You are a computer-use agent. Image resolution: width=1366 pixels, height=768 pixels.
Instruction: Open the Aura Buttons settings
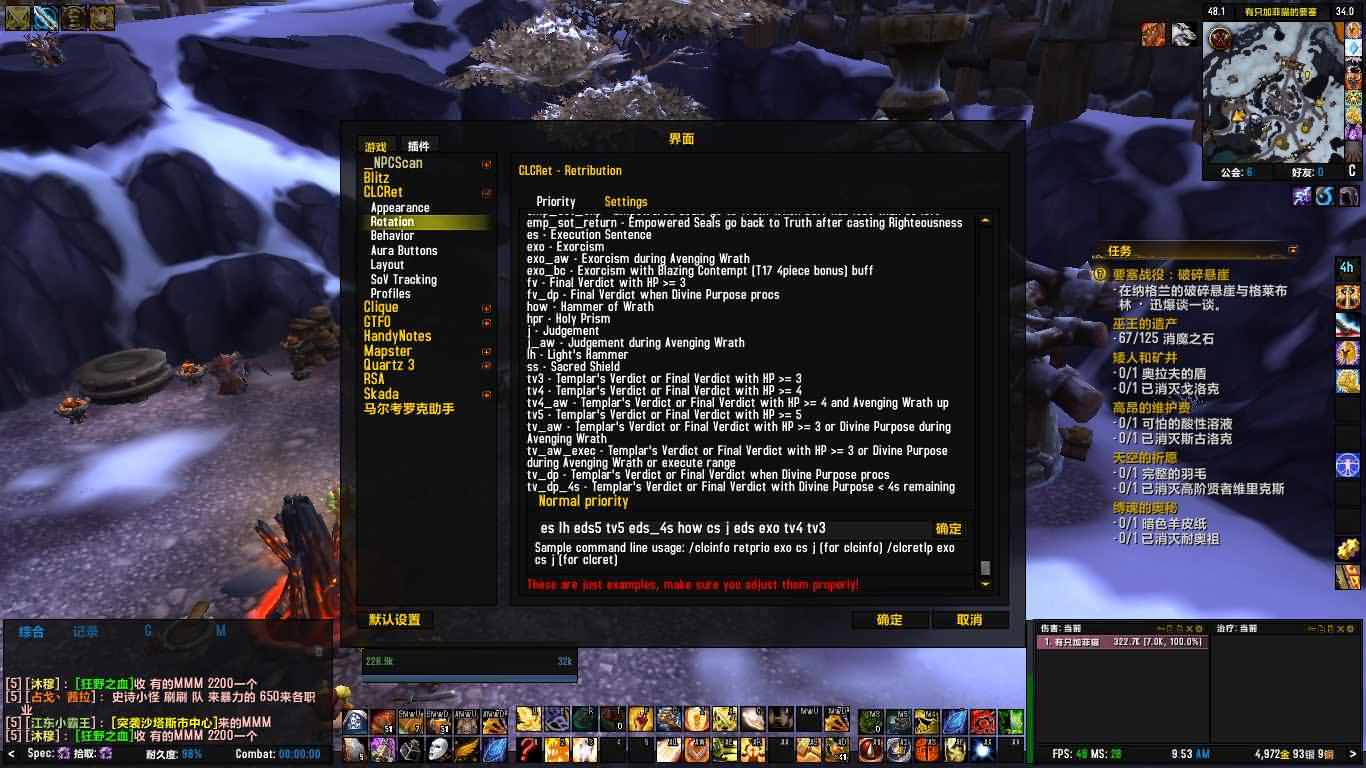404,250
